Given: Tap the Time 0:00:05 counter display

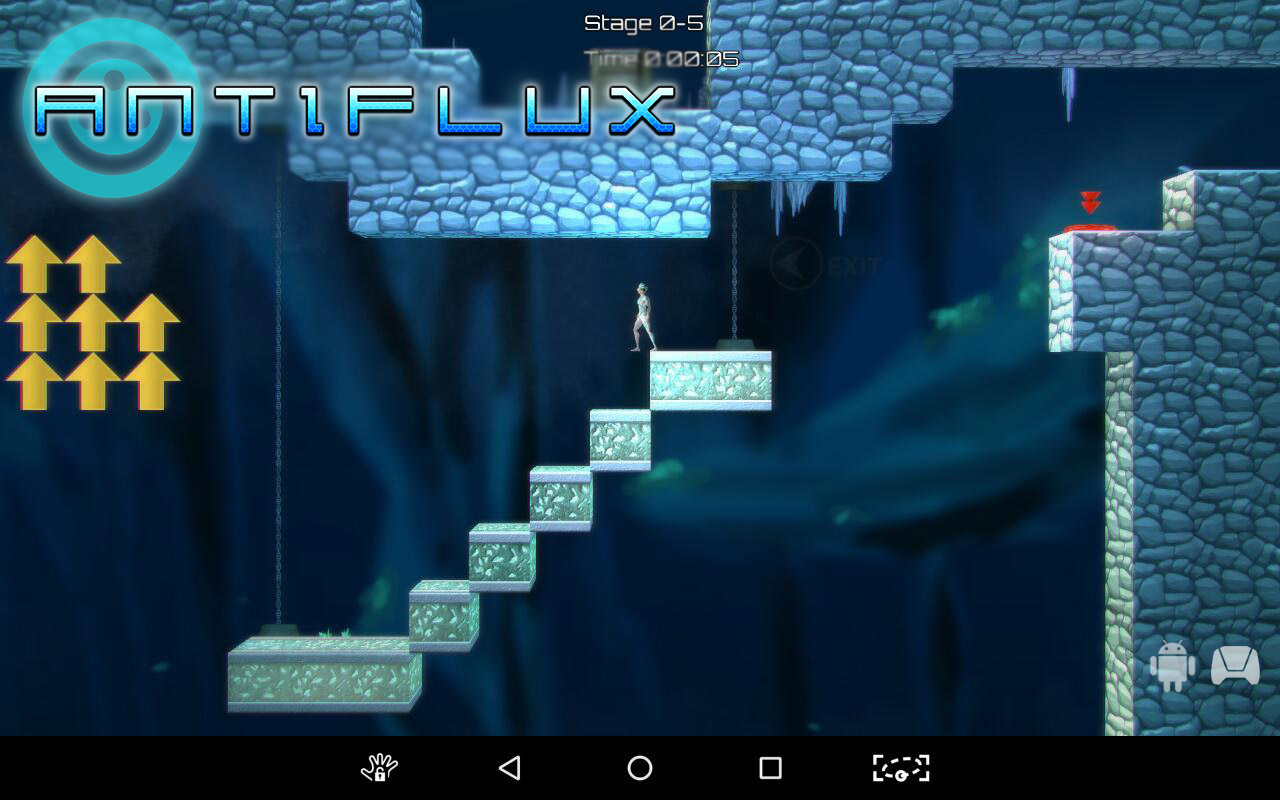Looking at the screenshot, I should 660,58.
